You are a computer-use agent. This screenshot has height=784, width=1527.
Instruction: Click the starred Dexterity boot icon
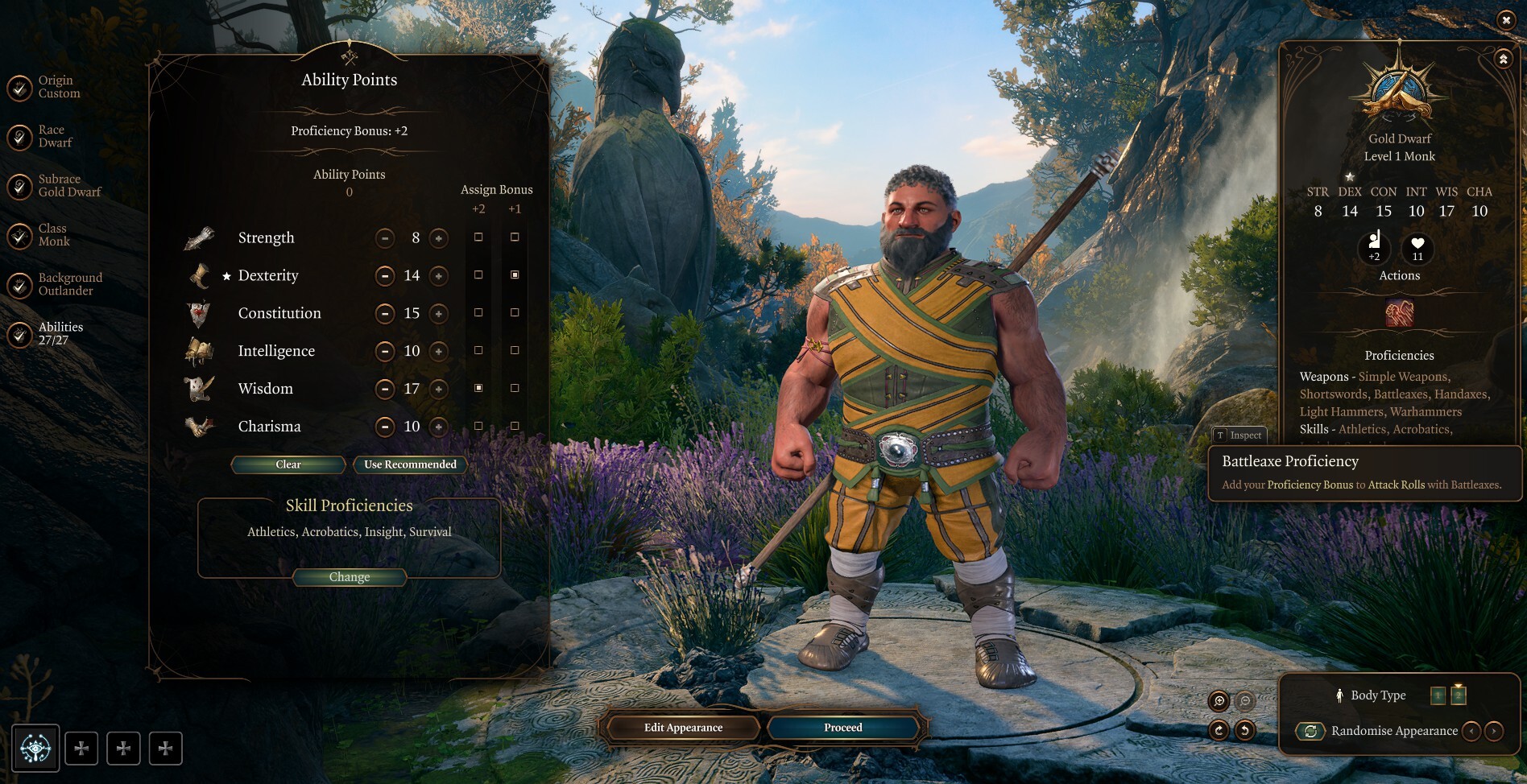click(x=198, y=274)
